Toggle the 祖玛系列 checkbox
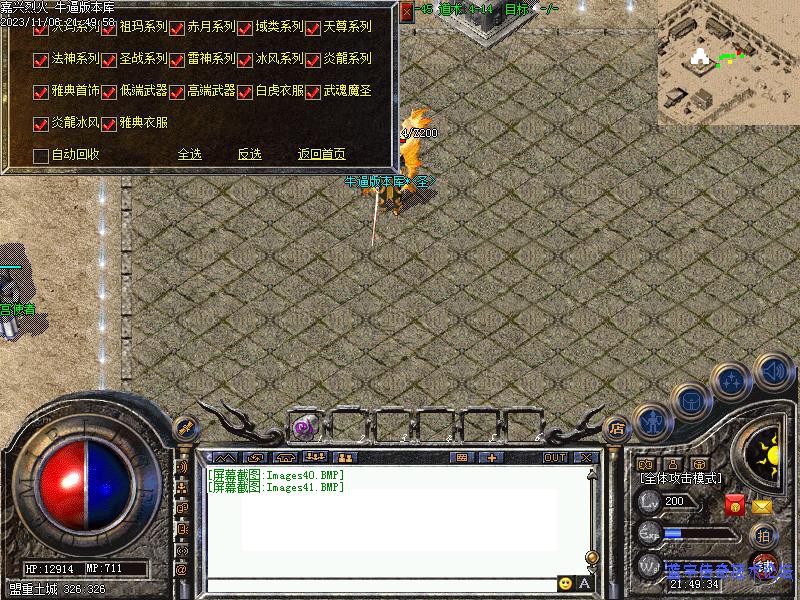The image size is (800, 600). click(x=109, y=28)
